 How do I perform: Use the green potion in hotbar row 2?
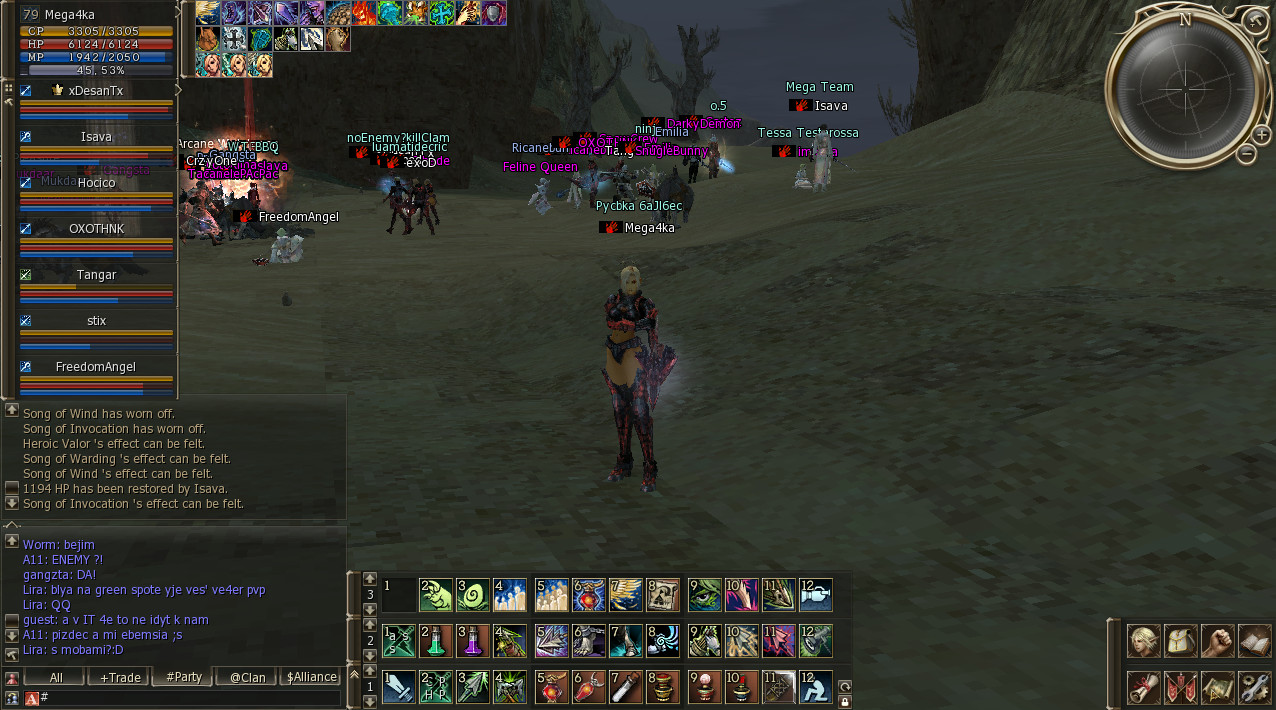click(x=434, y=641)
